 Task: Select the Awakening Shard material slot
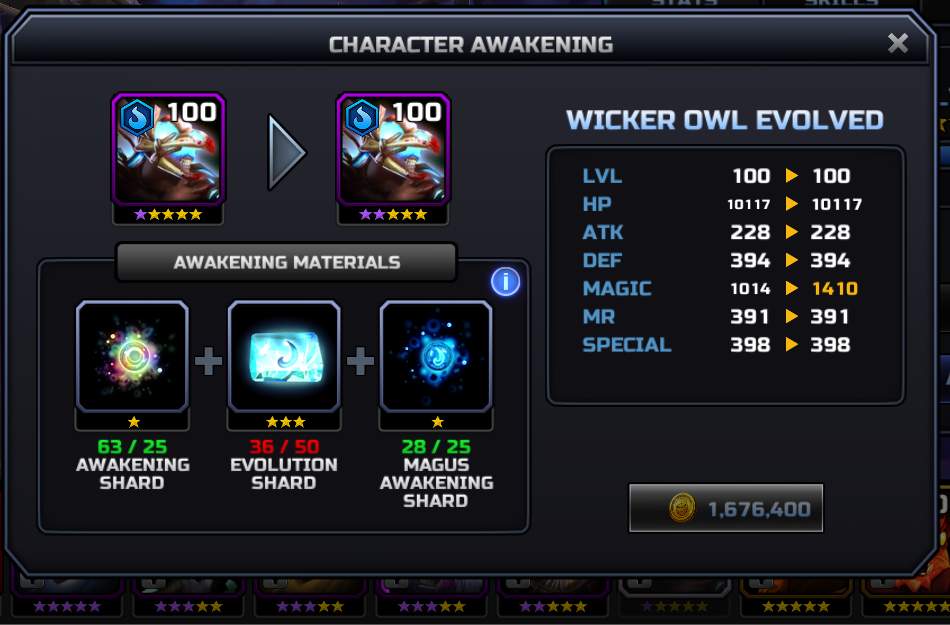pos(132,356)
